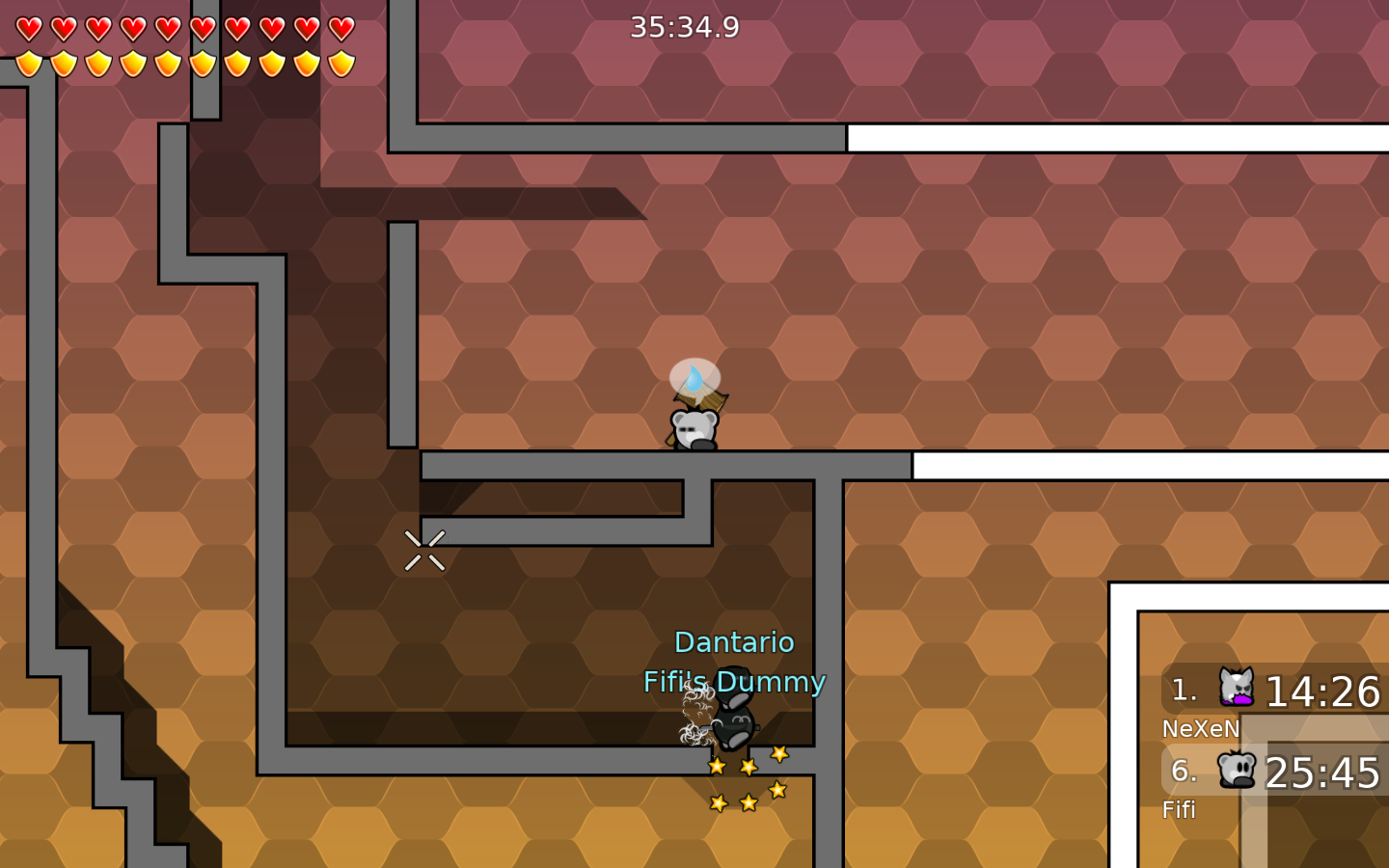Select the rightmost shield in the armor row

coord(341,63)
